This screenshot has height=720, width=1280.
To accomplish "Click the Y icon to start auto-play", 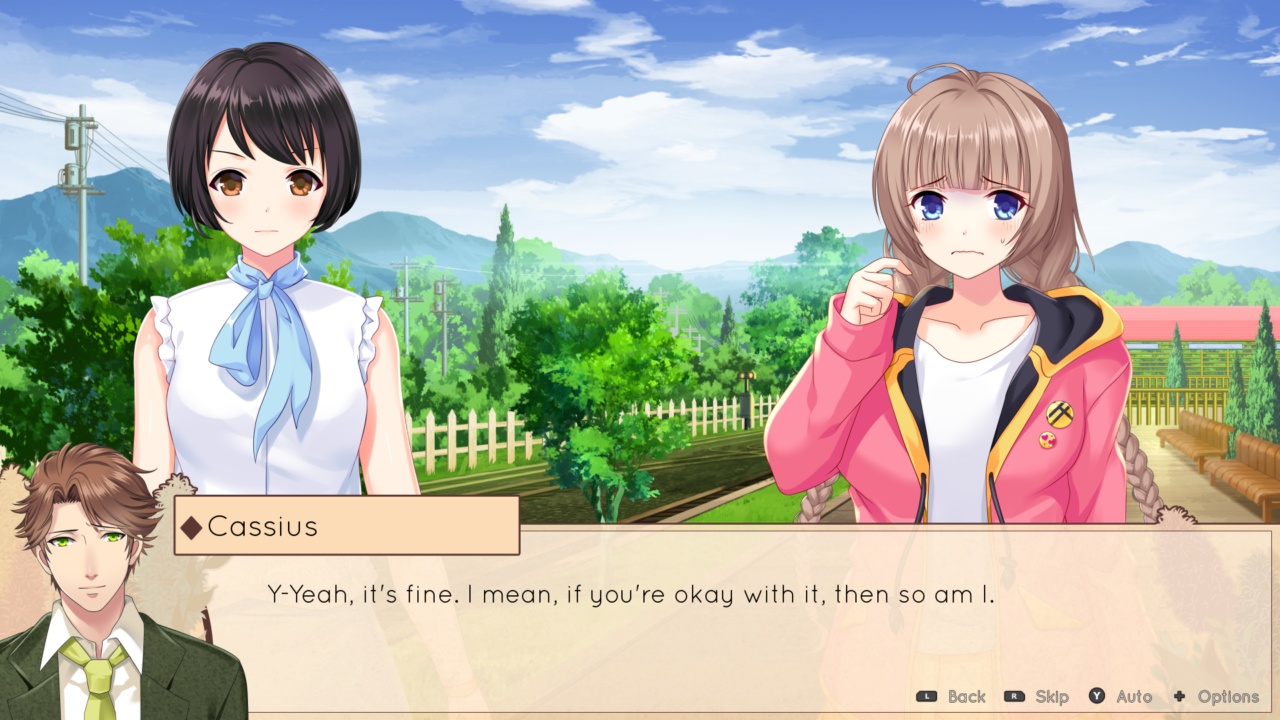I will [x=1096, y=697].
